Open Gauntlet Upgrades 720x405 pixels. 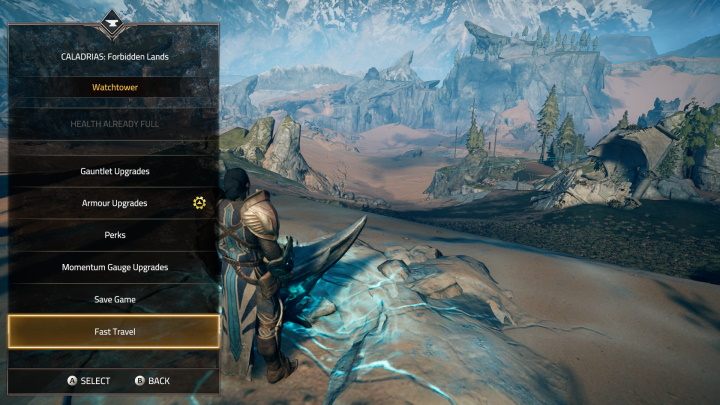click(x=114, y=171)
